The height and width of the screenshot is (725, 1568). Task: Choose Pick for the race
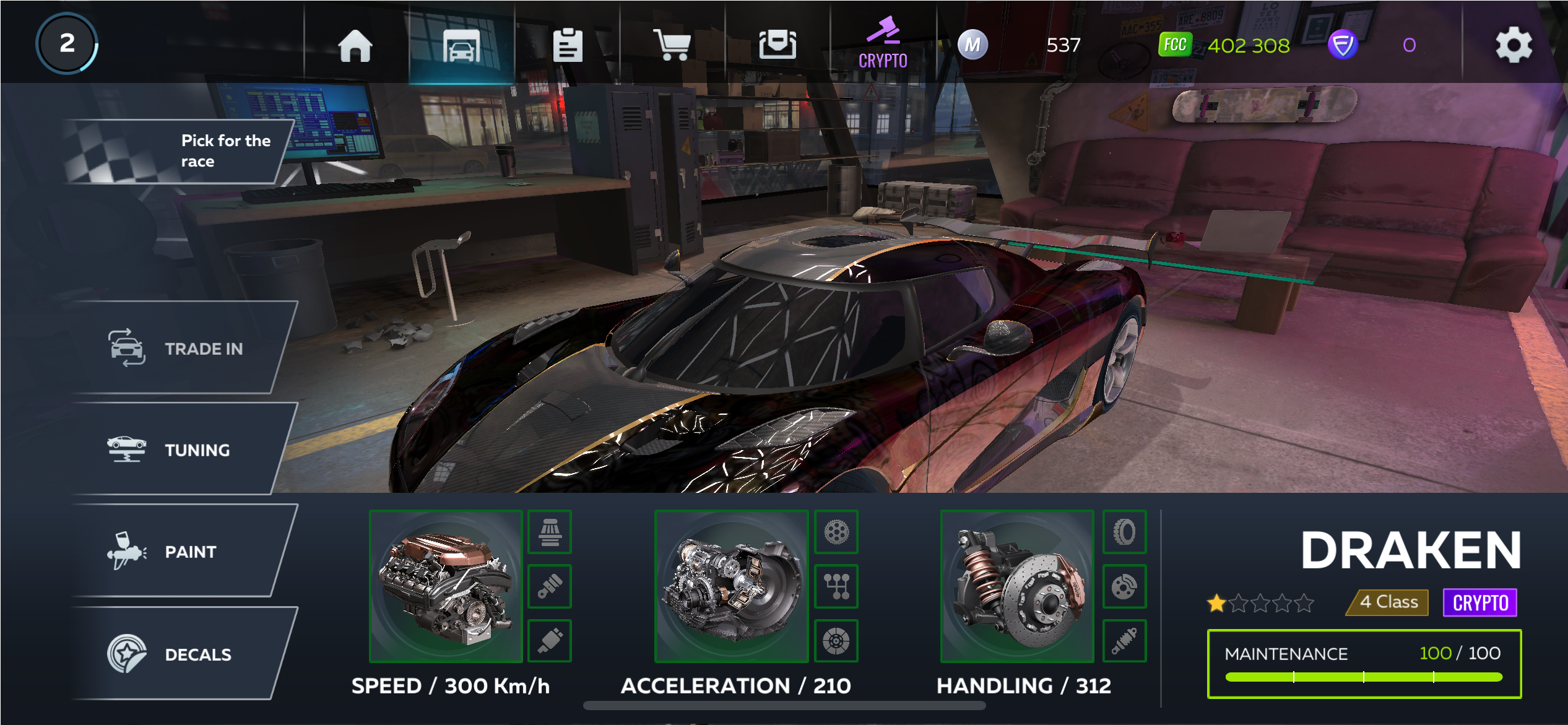tap(180, 151)
